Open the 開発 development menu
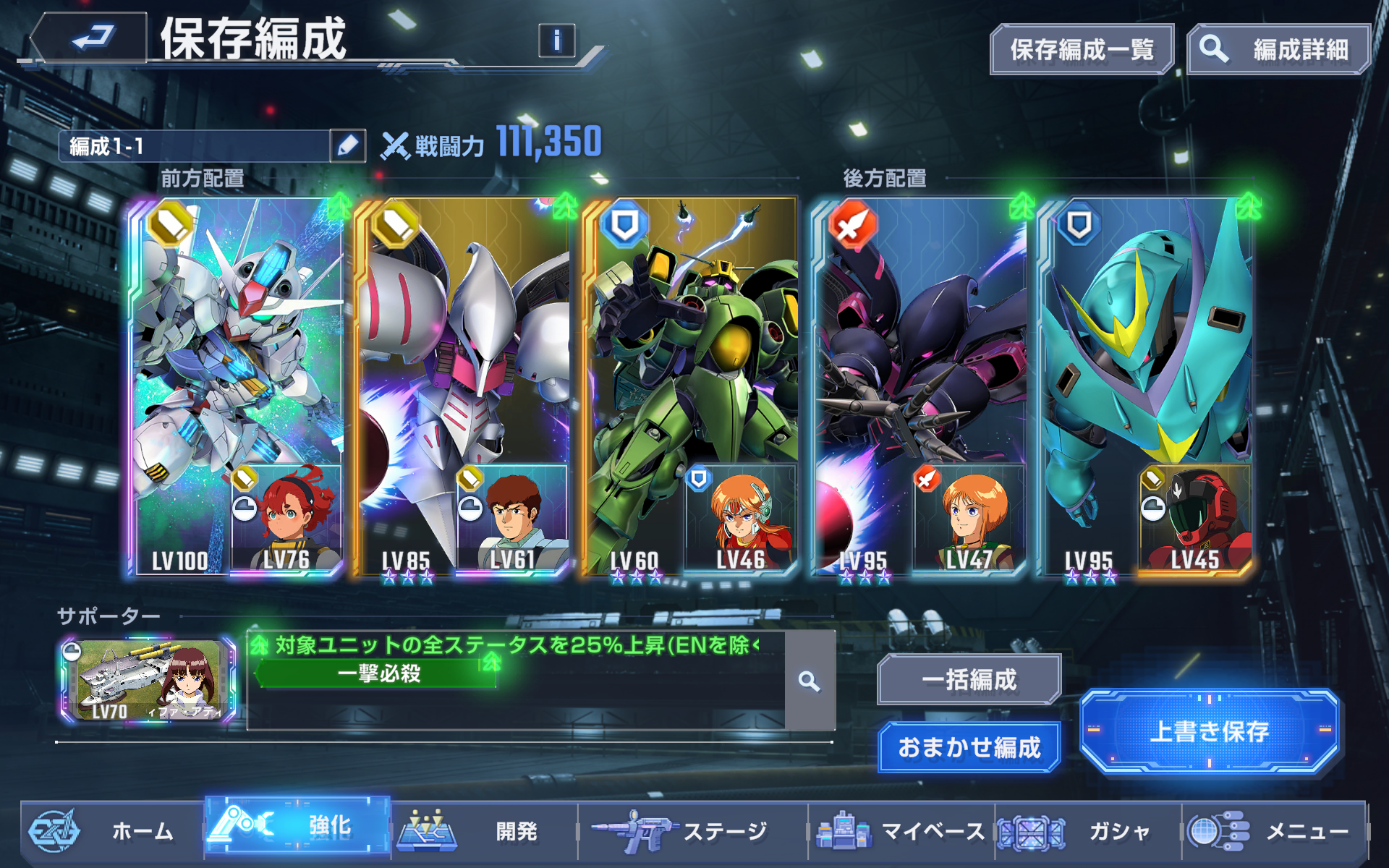The height and width of the screenshot is (868, 1389). tap(485, 831)
